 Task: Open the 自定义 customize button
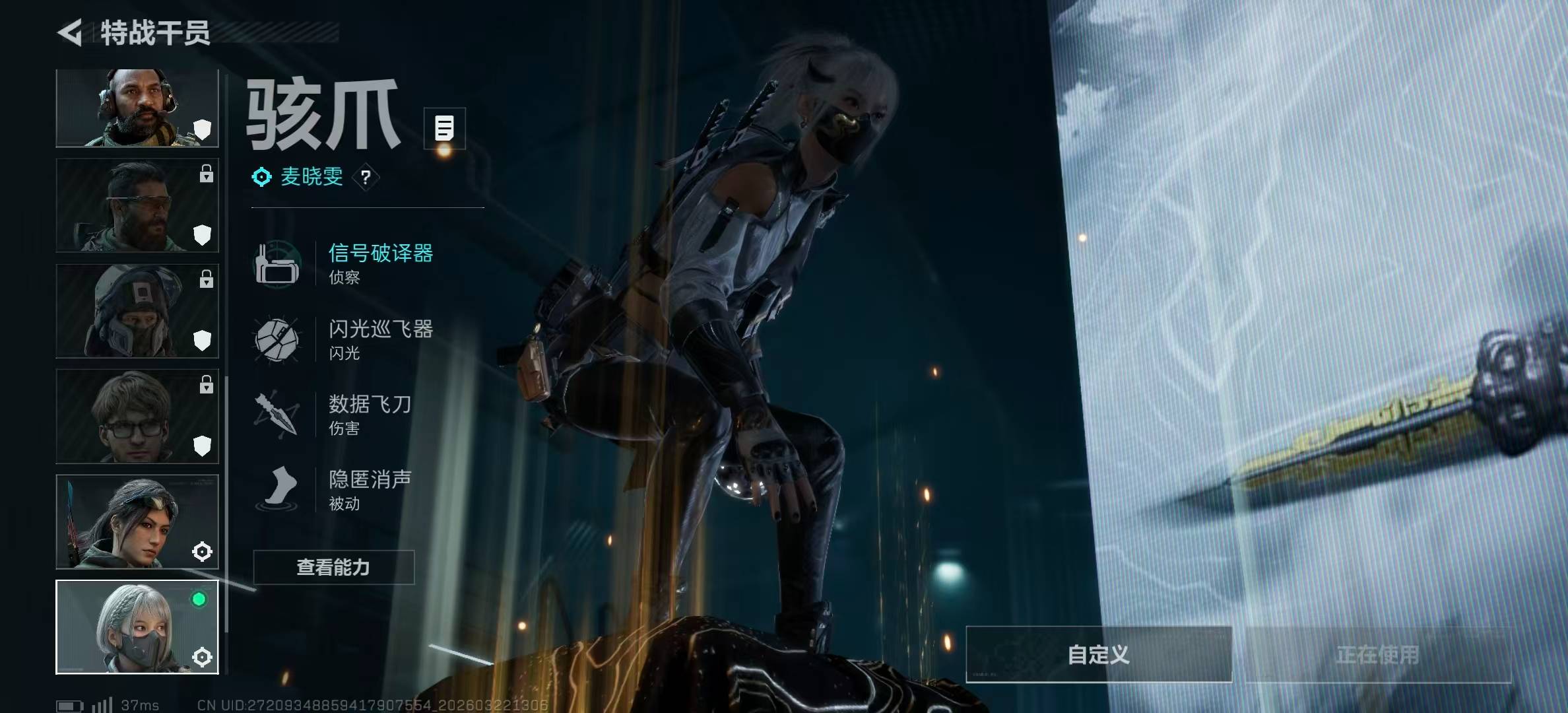[x=1098, y=654]
